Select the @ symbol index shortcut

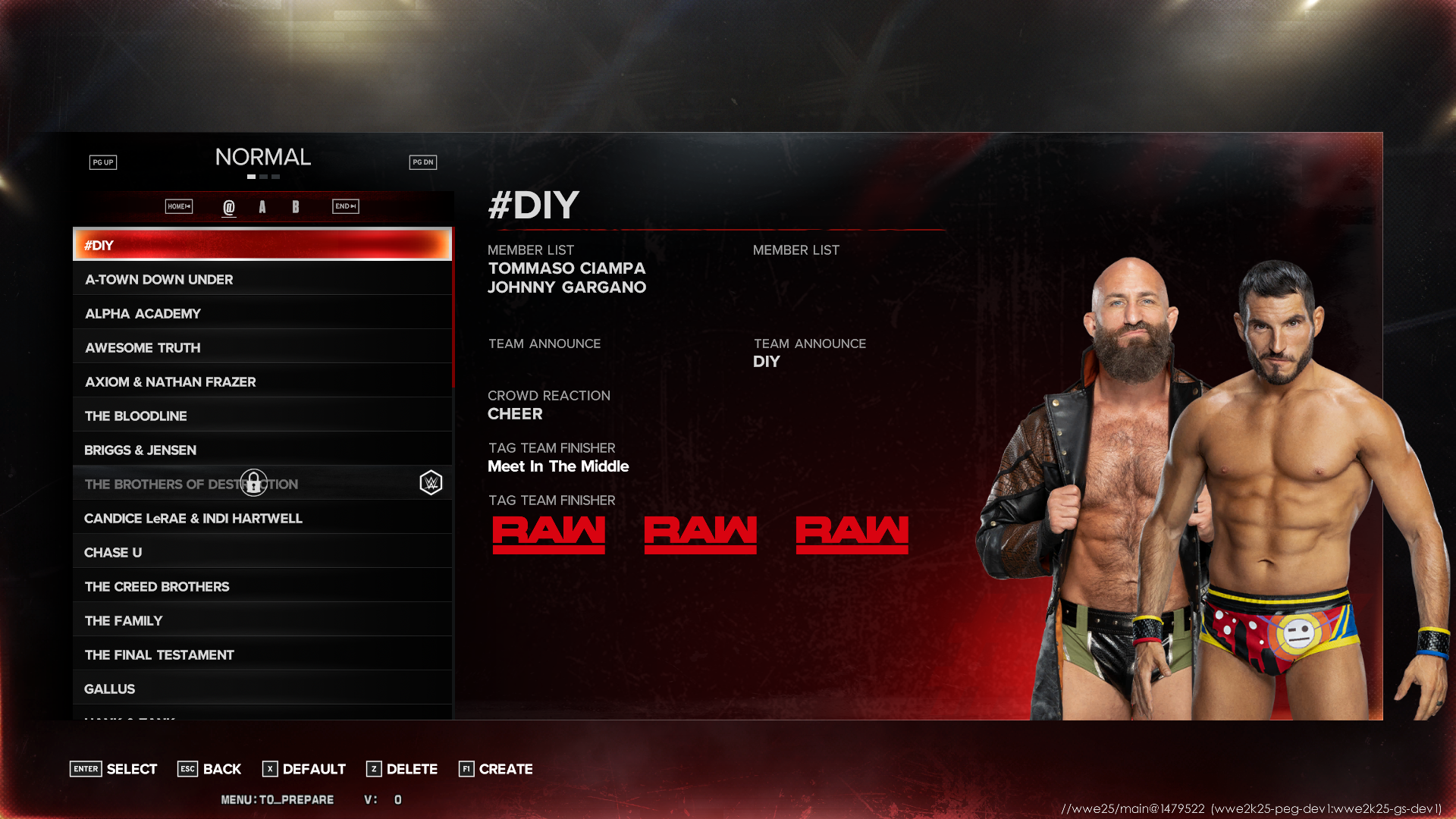[229, 206]
